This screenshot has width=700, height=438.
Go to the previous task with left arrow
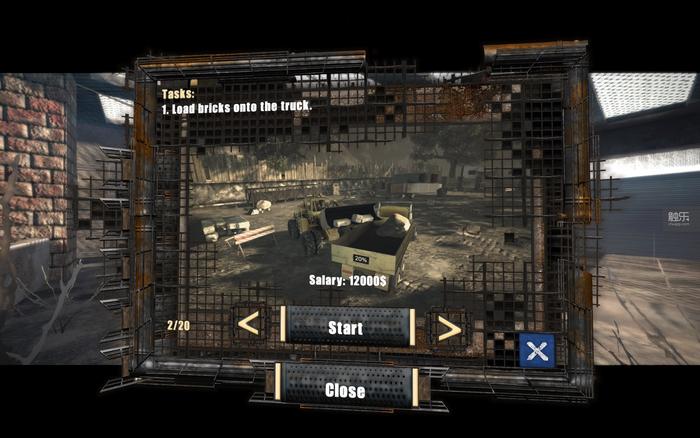249,324
